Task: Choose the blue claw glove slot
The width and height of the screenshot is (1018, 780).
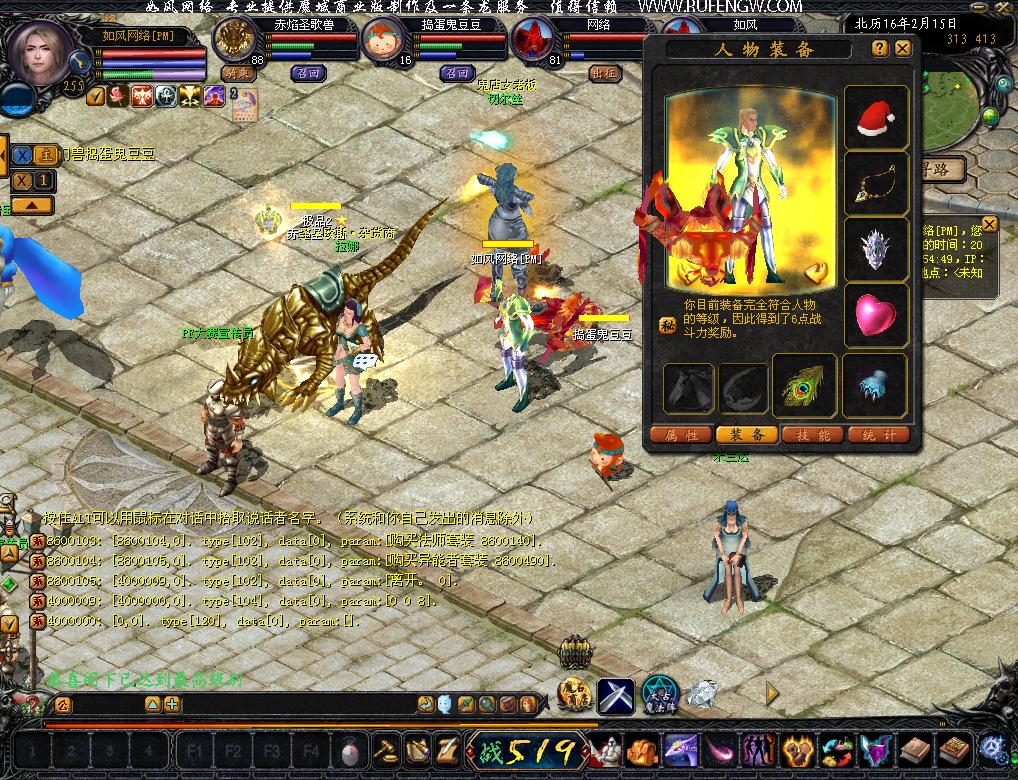Action: click(876, 386)
